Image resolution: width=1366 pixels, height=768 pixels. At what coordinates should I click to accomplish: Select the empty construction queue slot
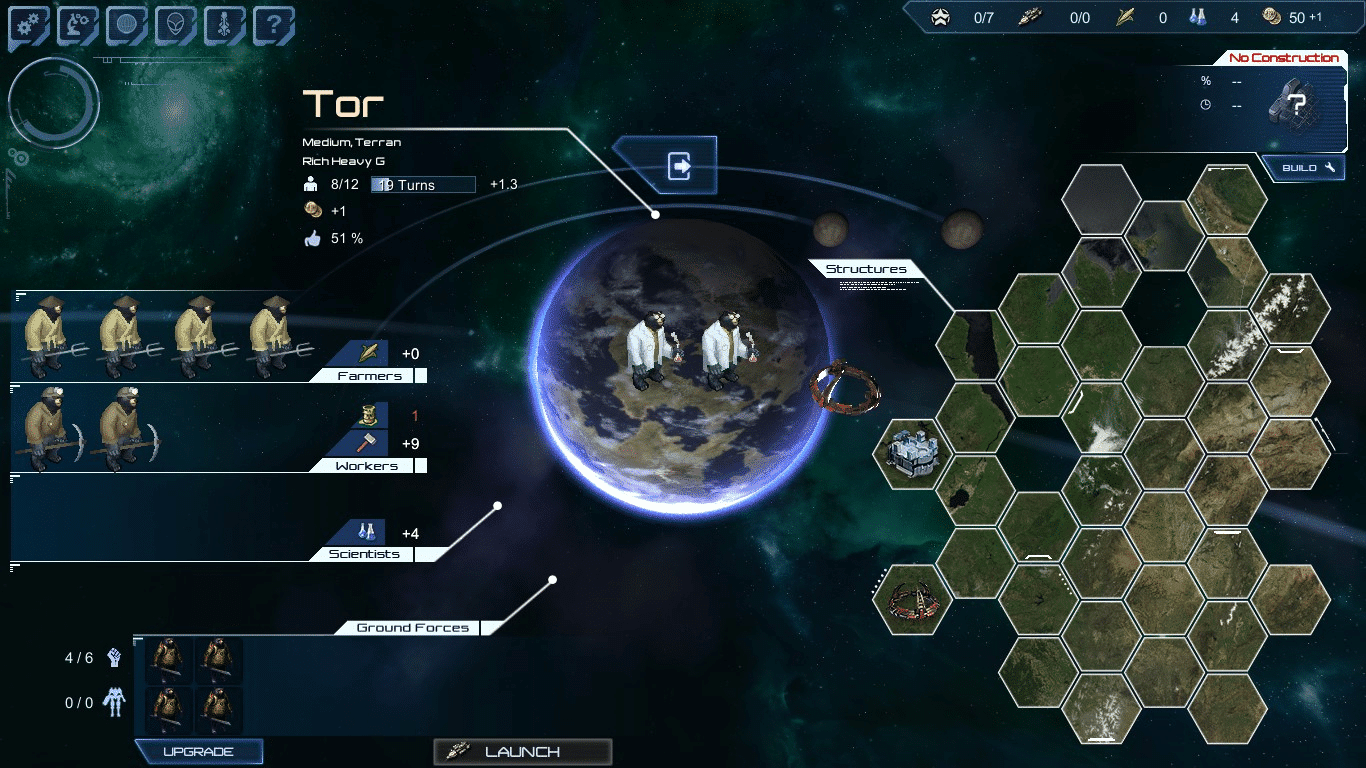[x=1297, y=103]
